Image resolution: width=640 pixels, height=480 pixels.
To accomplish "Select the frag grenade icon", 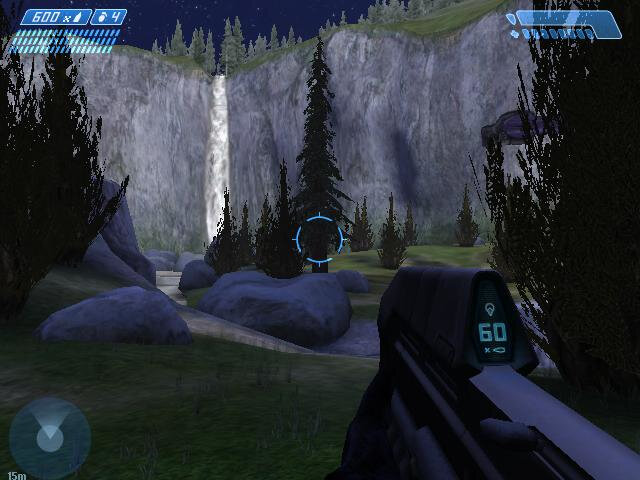I will pos(100,17).
